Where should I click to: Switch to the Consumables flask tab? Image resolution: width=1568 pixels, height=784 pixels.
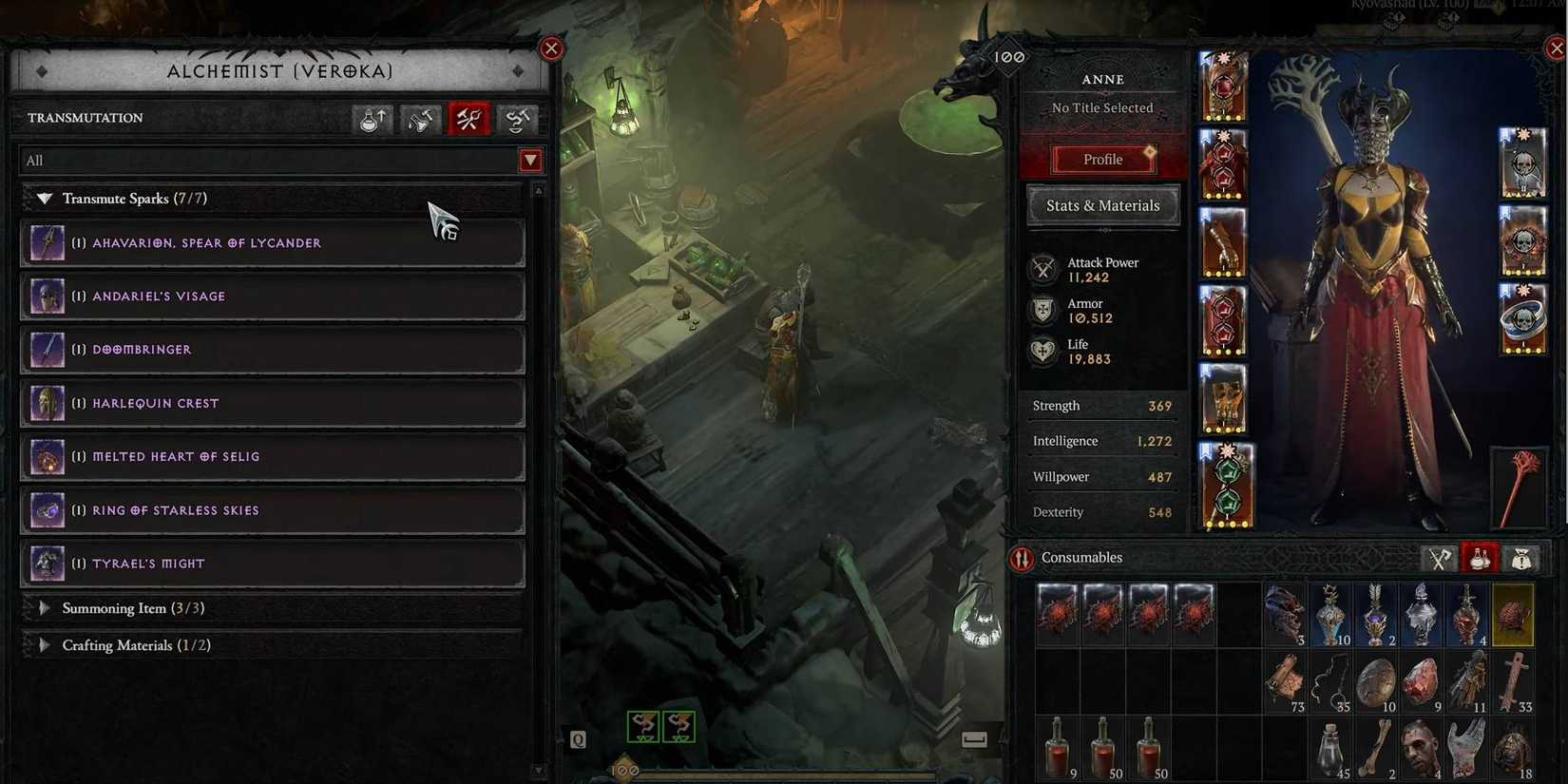tap(1480, 559)
